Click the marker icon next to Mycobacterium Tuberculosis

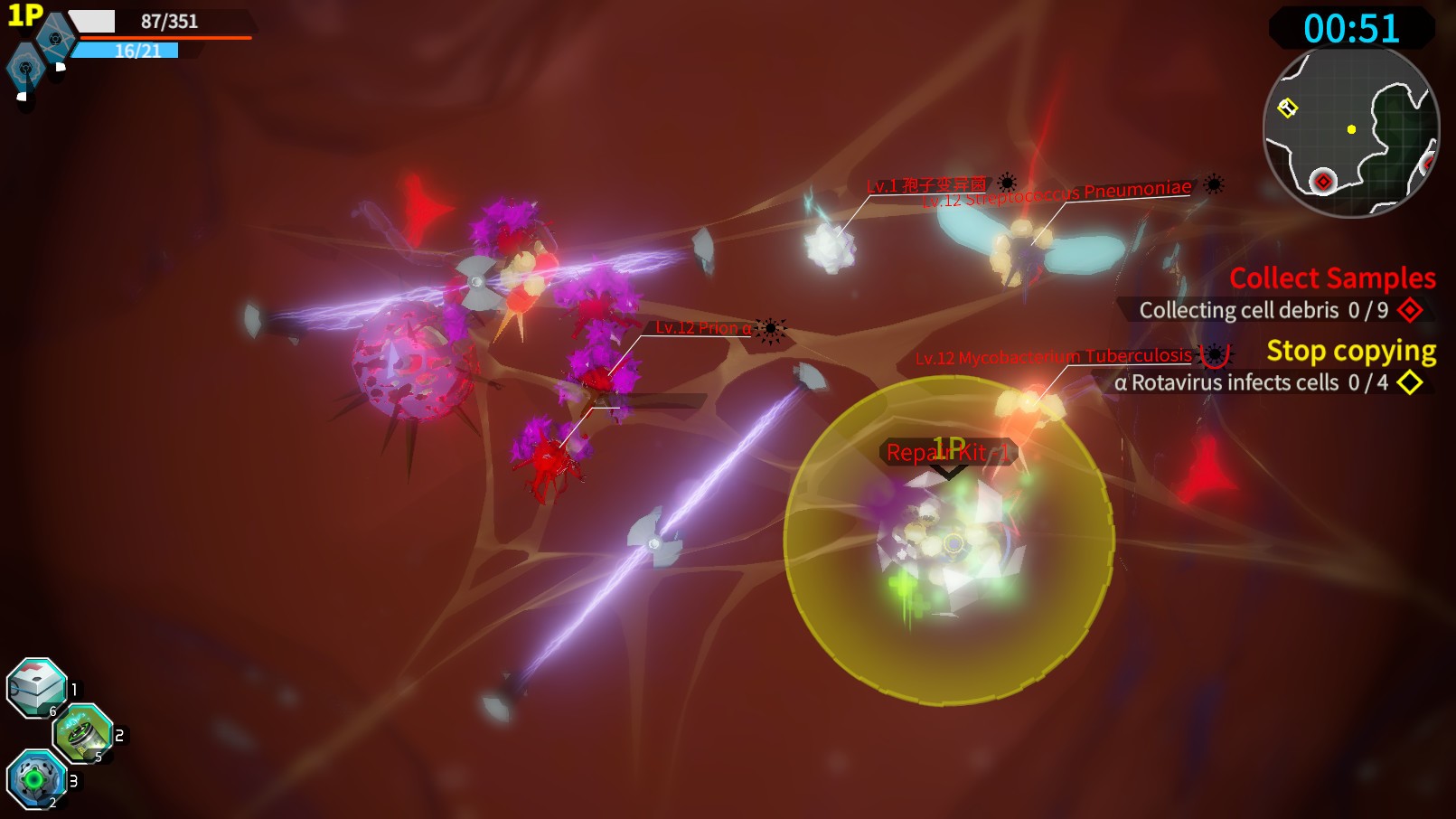tap(1215, 356)
